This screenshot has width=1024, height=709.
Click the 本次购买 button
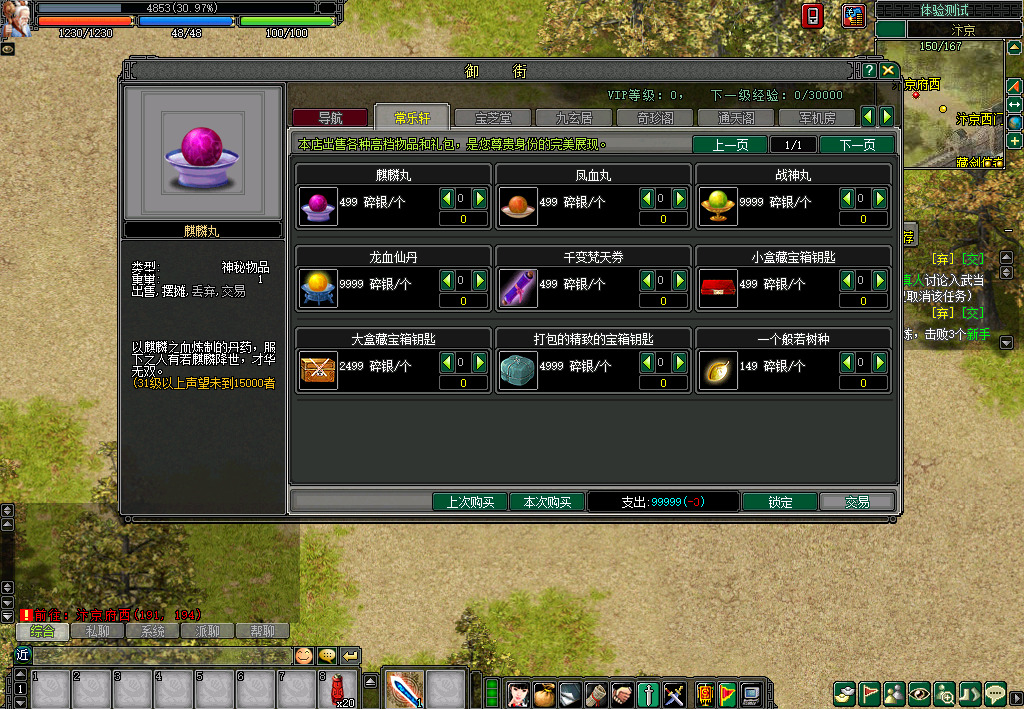click(547, 502)
